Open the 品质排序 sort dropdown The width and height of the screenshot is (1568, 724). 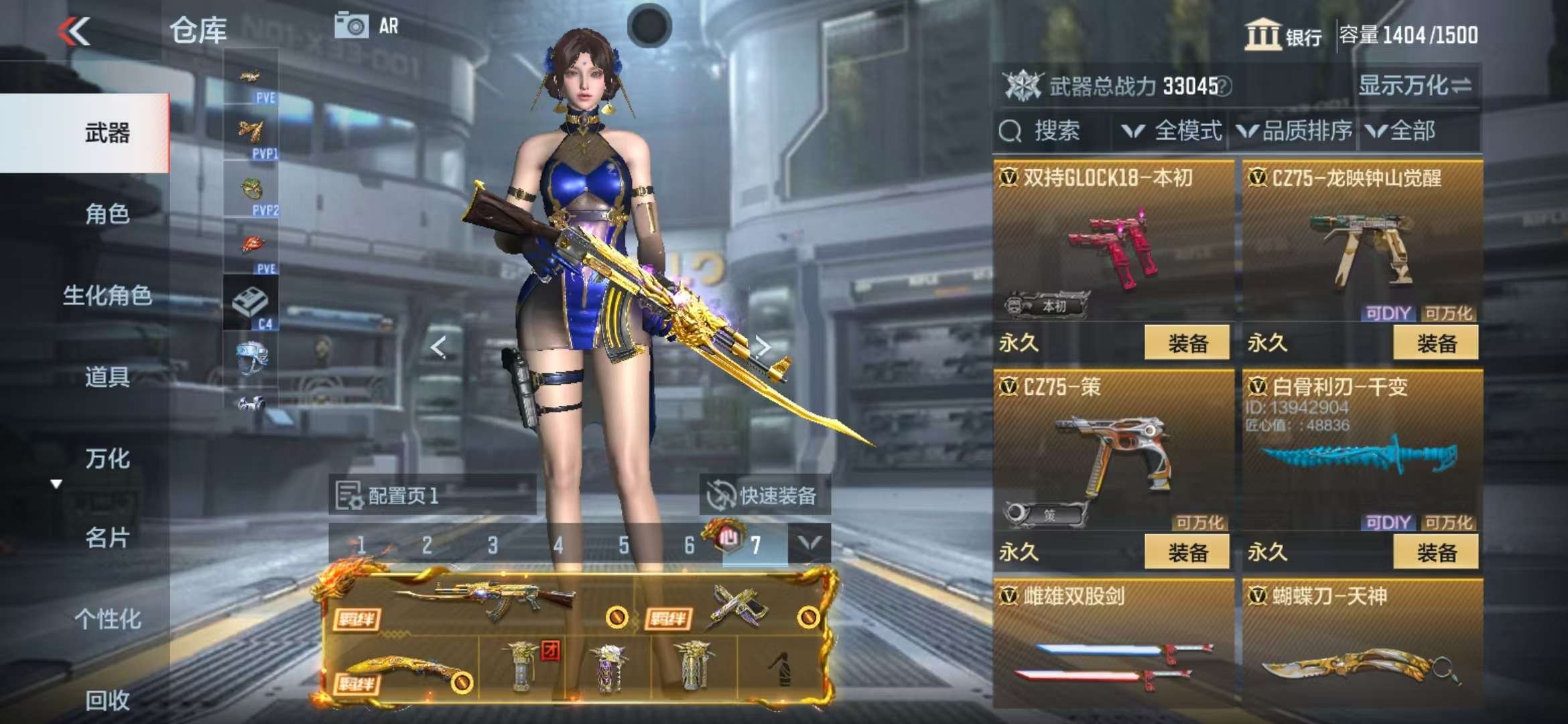[x=1295, y=131]
